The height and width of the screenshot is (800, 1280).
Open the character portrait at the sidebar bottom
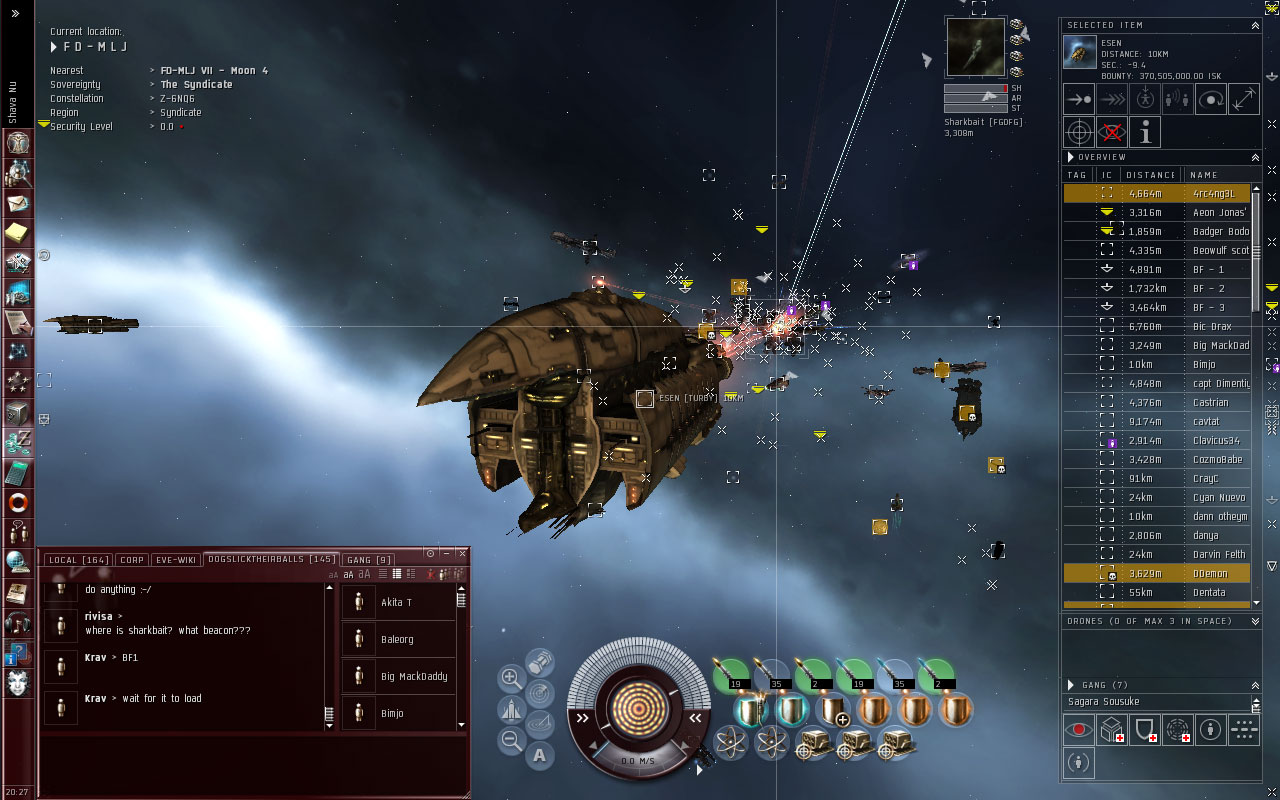tap(18, 683)
